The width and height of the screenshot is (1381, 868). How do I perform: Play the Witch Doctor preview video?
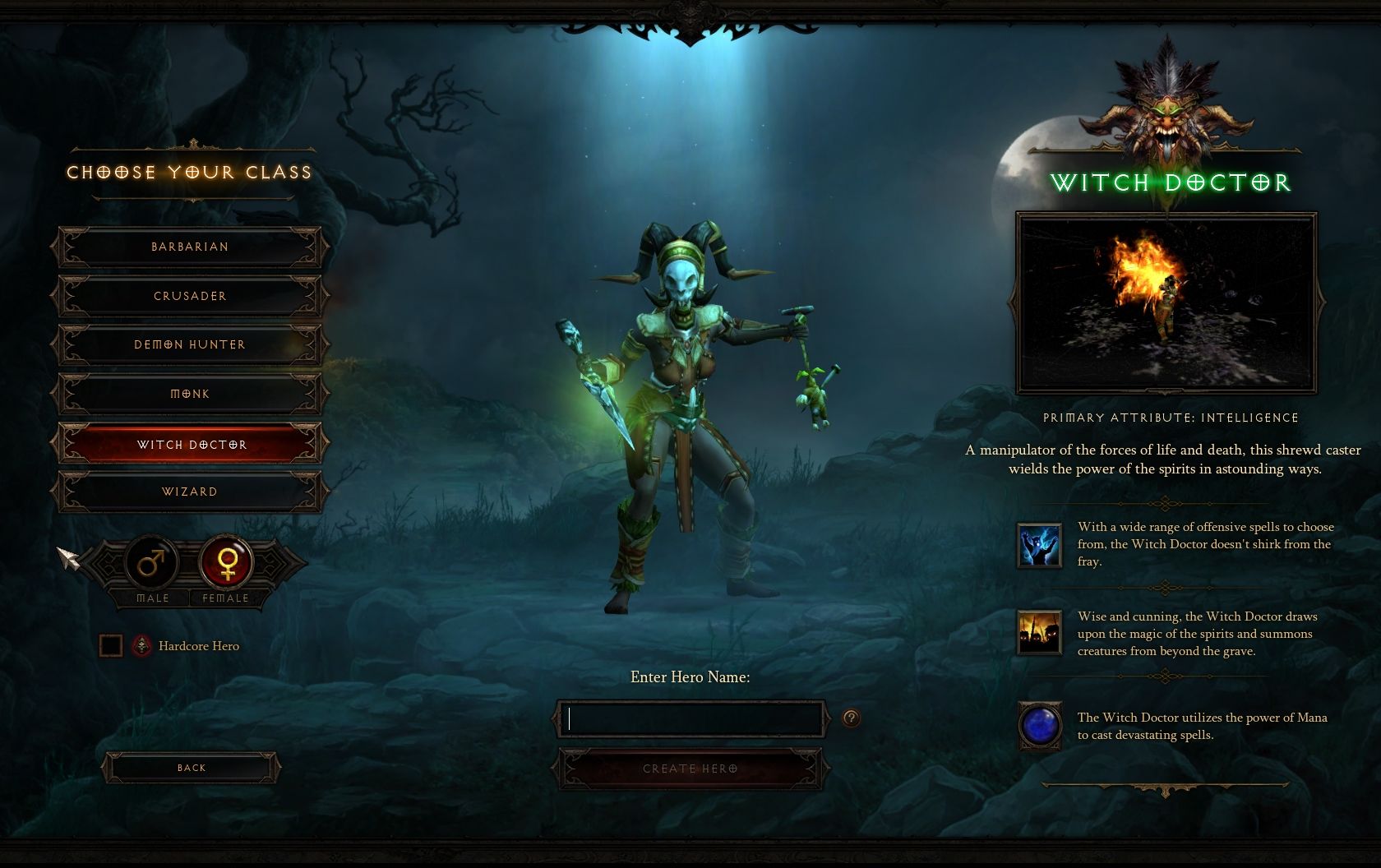coord(1166,303)
